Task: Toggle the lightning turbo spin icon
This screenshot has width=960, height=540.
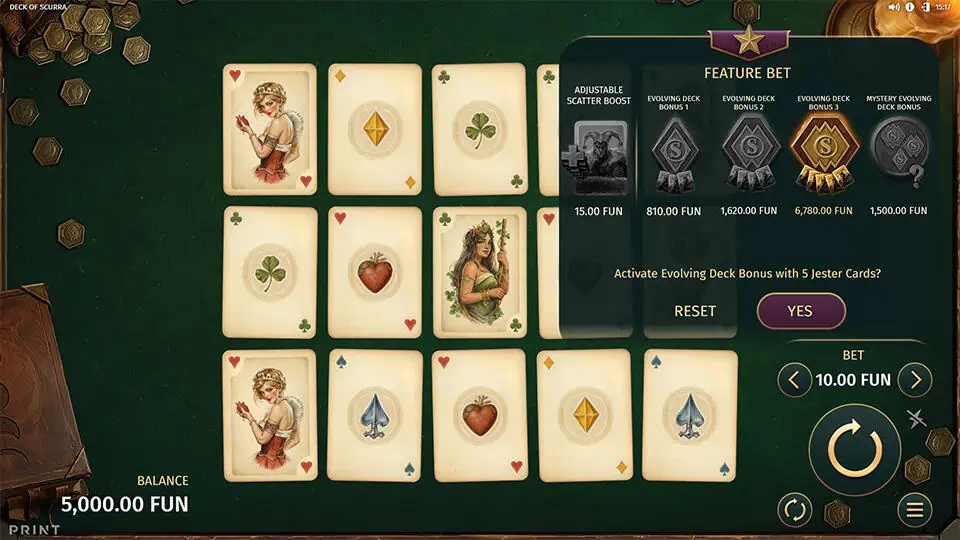Action: point(917,419)
